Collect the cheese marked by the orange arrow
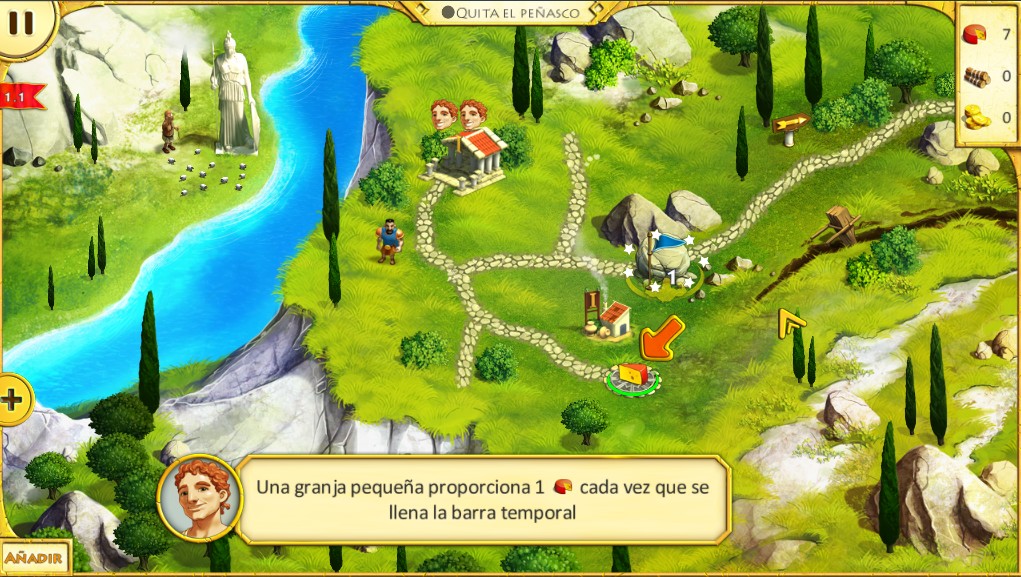The height and width of the screenshot is (577, 1021). tap(632, 375)
